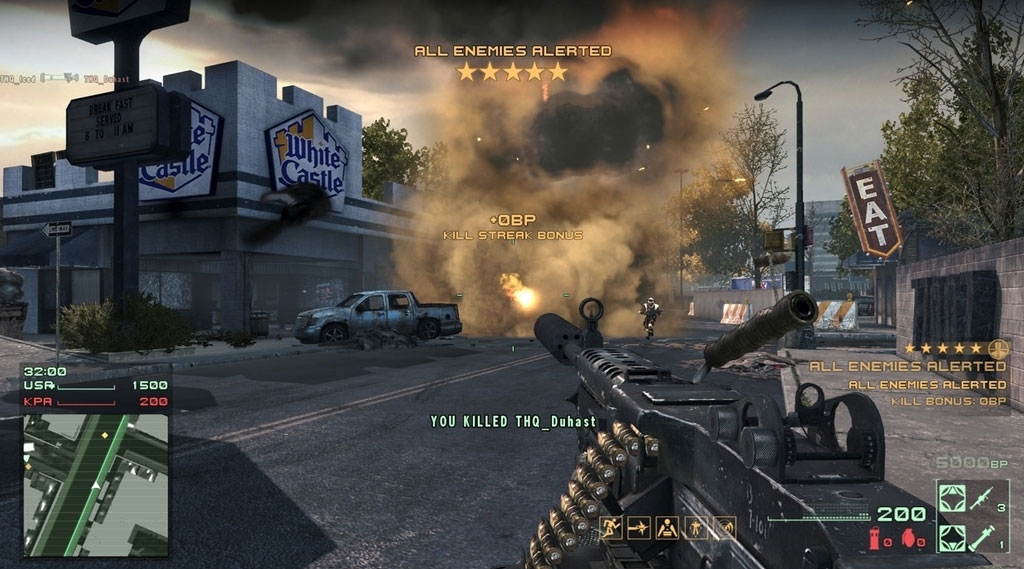Image resolution: width=1024 pixels, height=569 pixels.
Task: Select the lower launcher purchase slot showing 1
Action: [965, 535]
